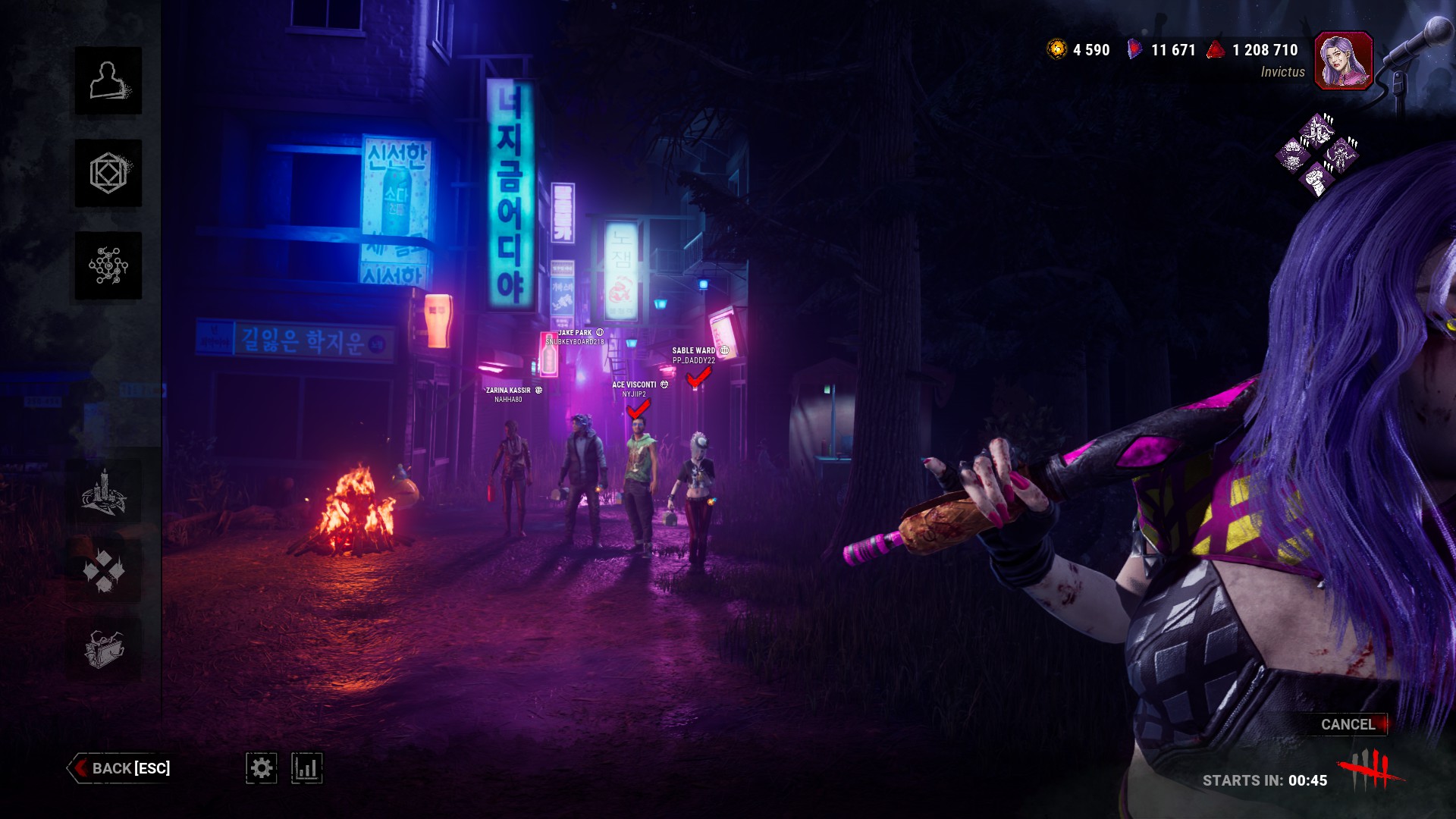Click the red Bloodpoints currency icon
1456x819 pixels.
point(1216,50)
